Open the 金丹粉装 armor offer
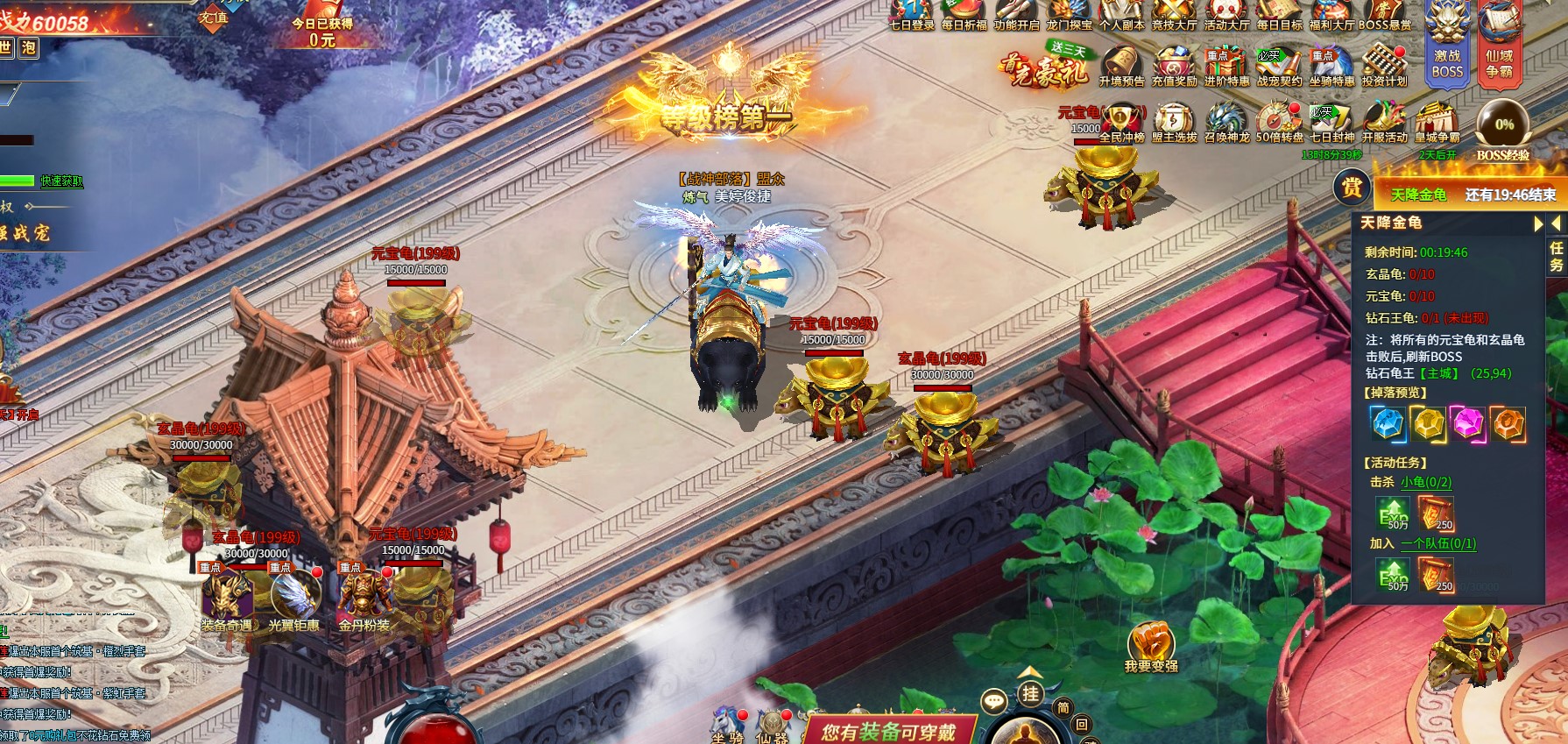The width and height of the screenshot is (1568, 744). pyautogui.click(x=364, y=596)
